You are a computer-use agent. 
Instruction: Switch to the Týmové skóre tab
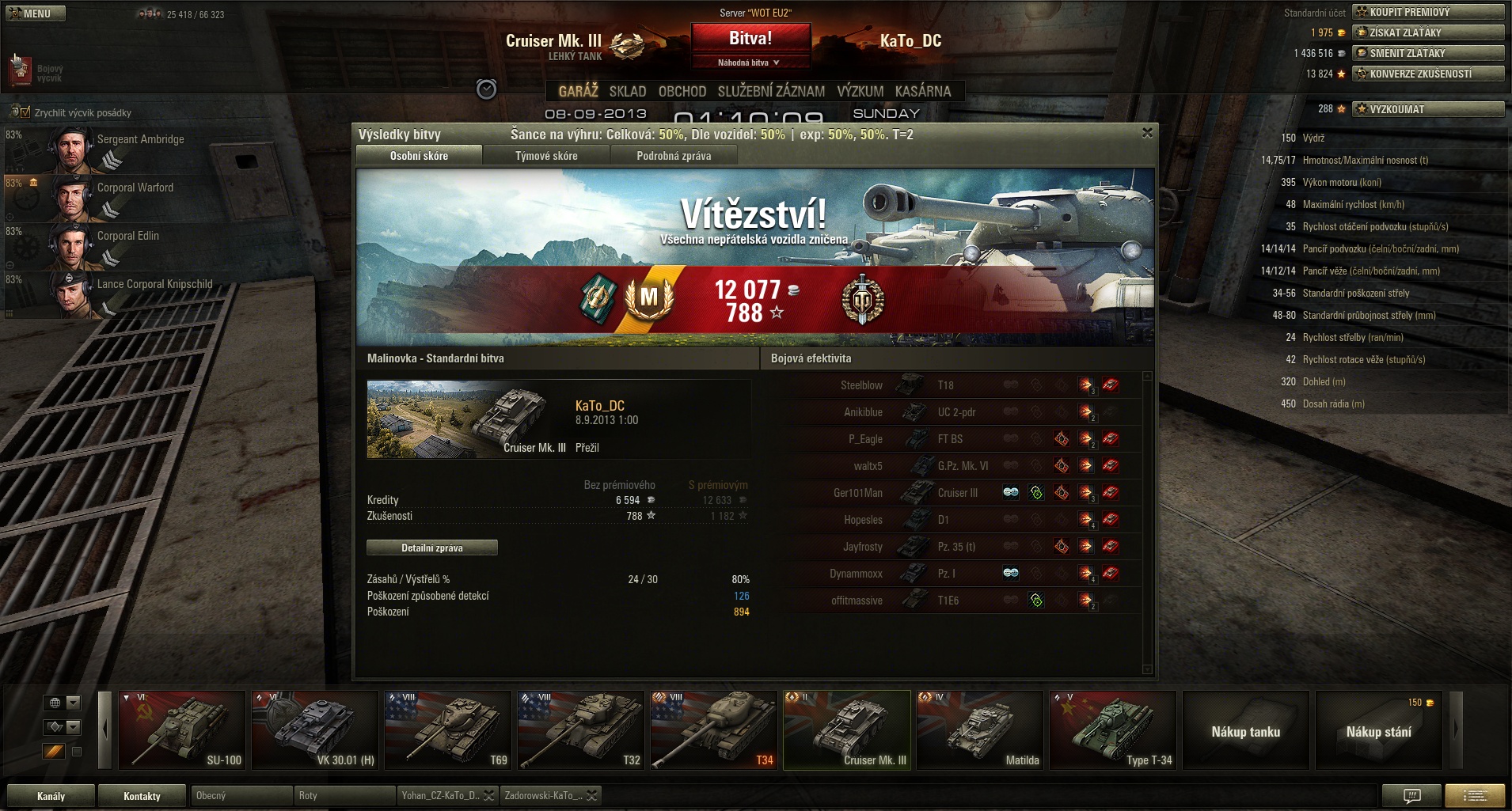coord(546,156)
